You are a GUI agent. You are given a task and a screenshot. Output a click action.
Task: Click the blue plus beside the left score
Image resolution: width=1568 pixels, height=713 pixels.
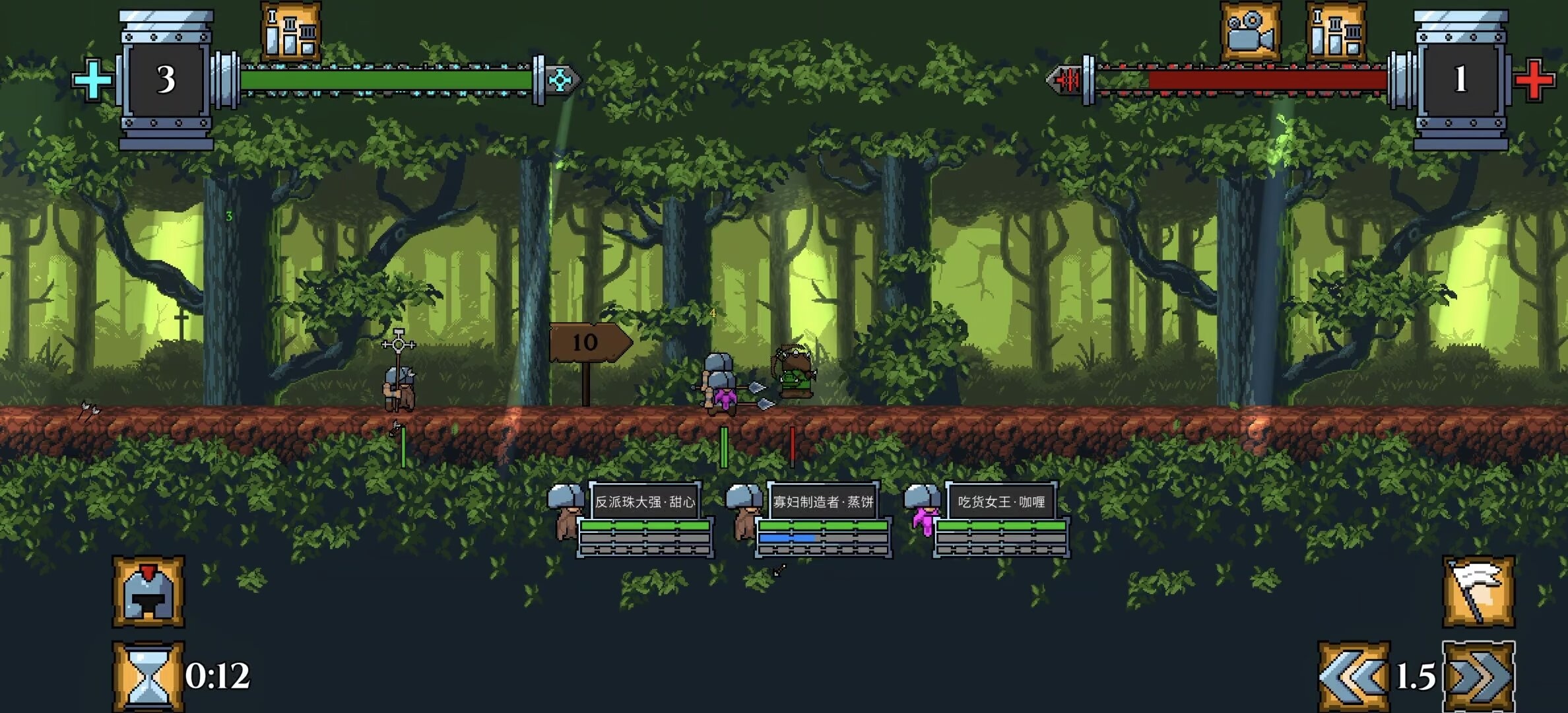92,80
